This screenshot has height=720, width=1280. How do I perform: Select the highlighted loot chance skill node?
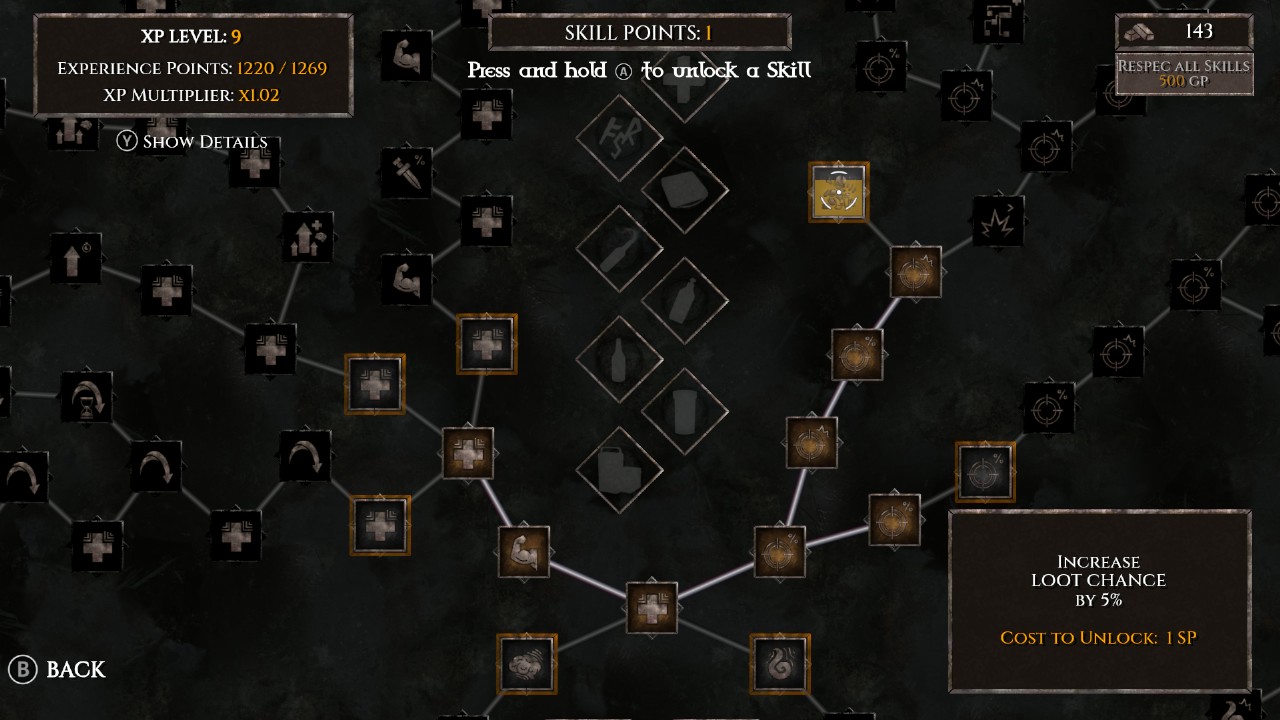pyautogui.click(x=985, y=470)
